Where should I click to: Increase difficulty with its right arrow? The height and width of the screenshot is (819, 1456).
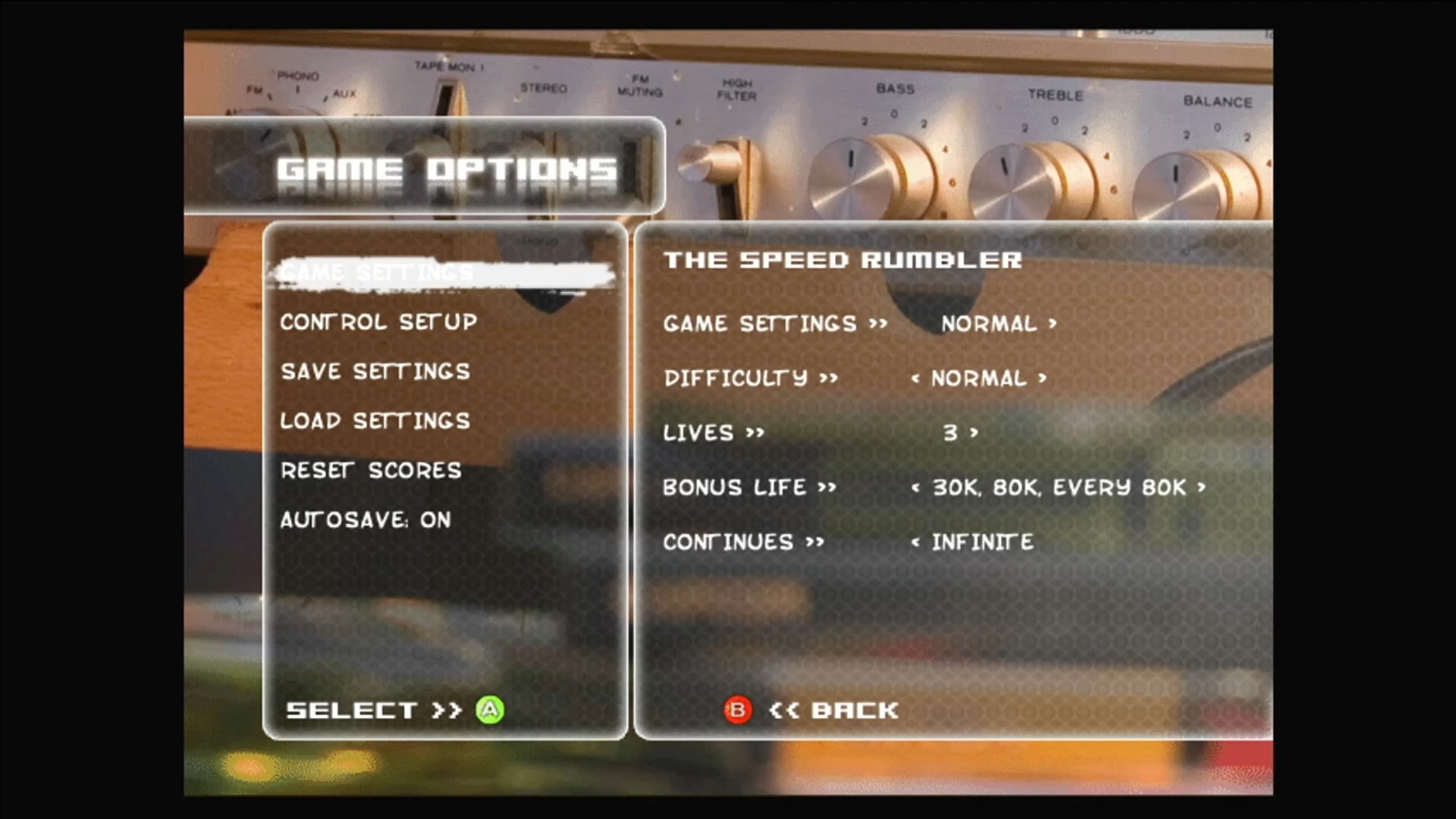1043,378
